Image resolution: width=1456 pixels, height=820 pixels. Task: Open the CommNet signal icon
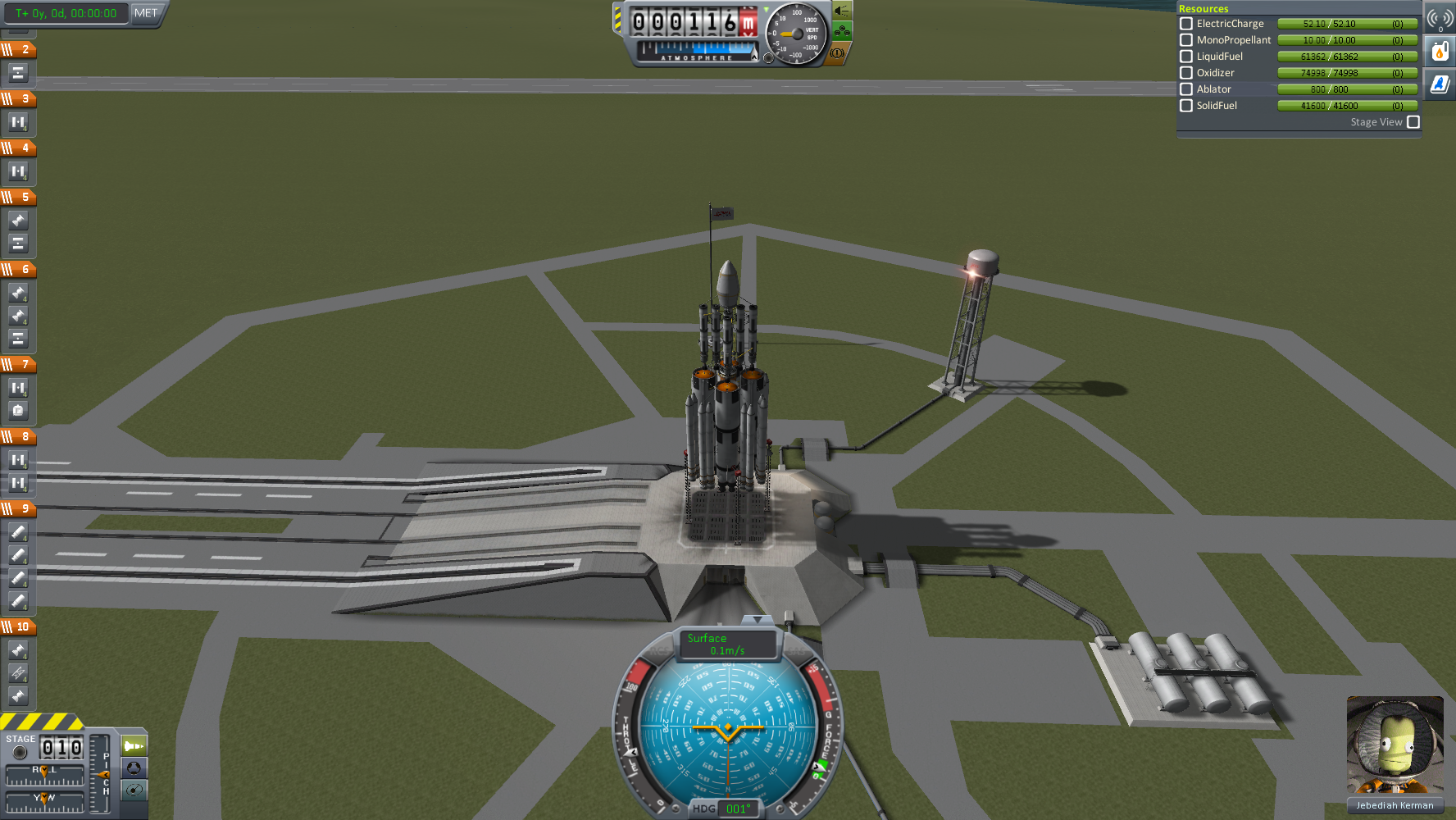1440,18
